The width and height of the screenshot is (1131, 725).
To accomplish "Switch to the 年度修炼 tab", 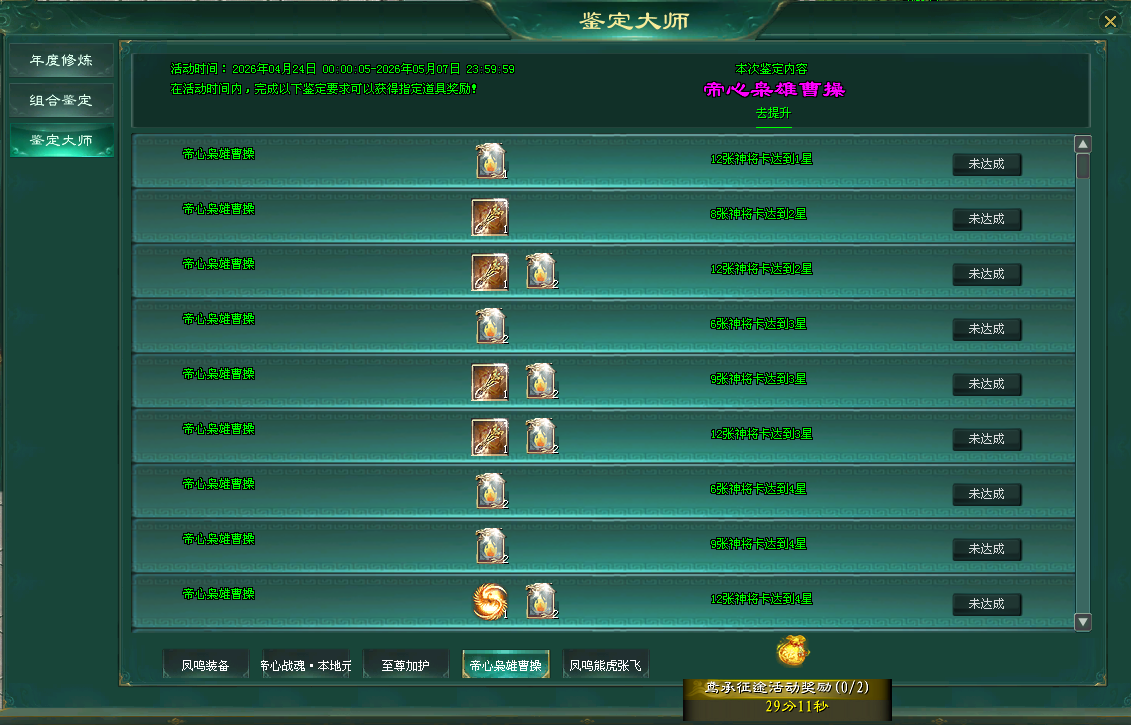I will [61, 61].
